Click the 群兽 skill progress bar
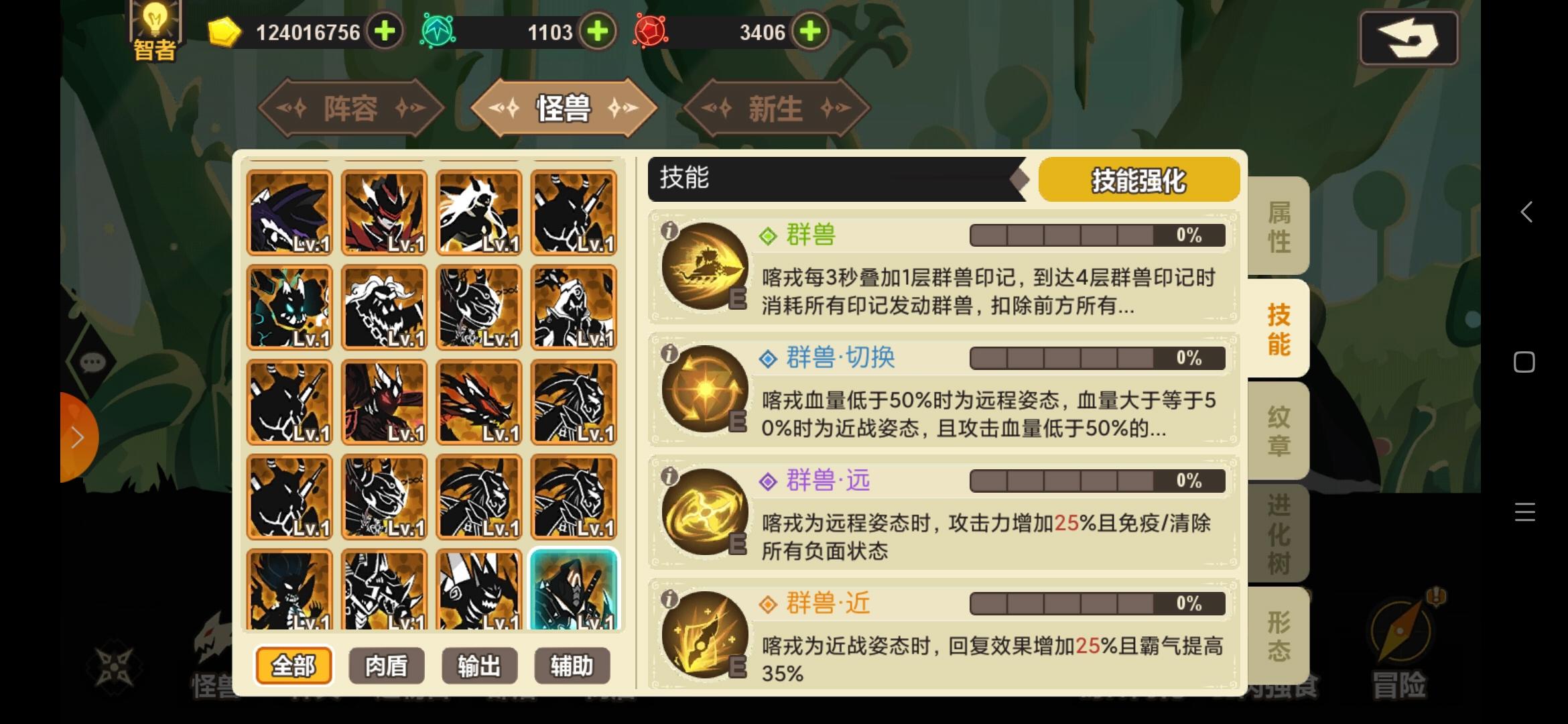1568x724 pixels. coord(1095,235)
